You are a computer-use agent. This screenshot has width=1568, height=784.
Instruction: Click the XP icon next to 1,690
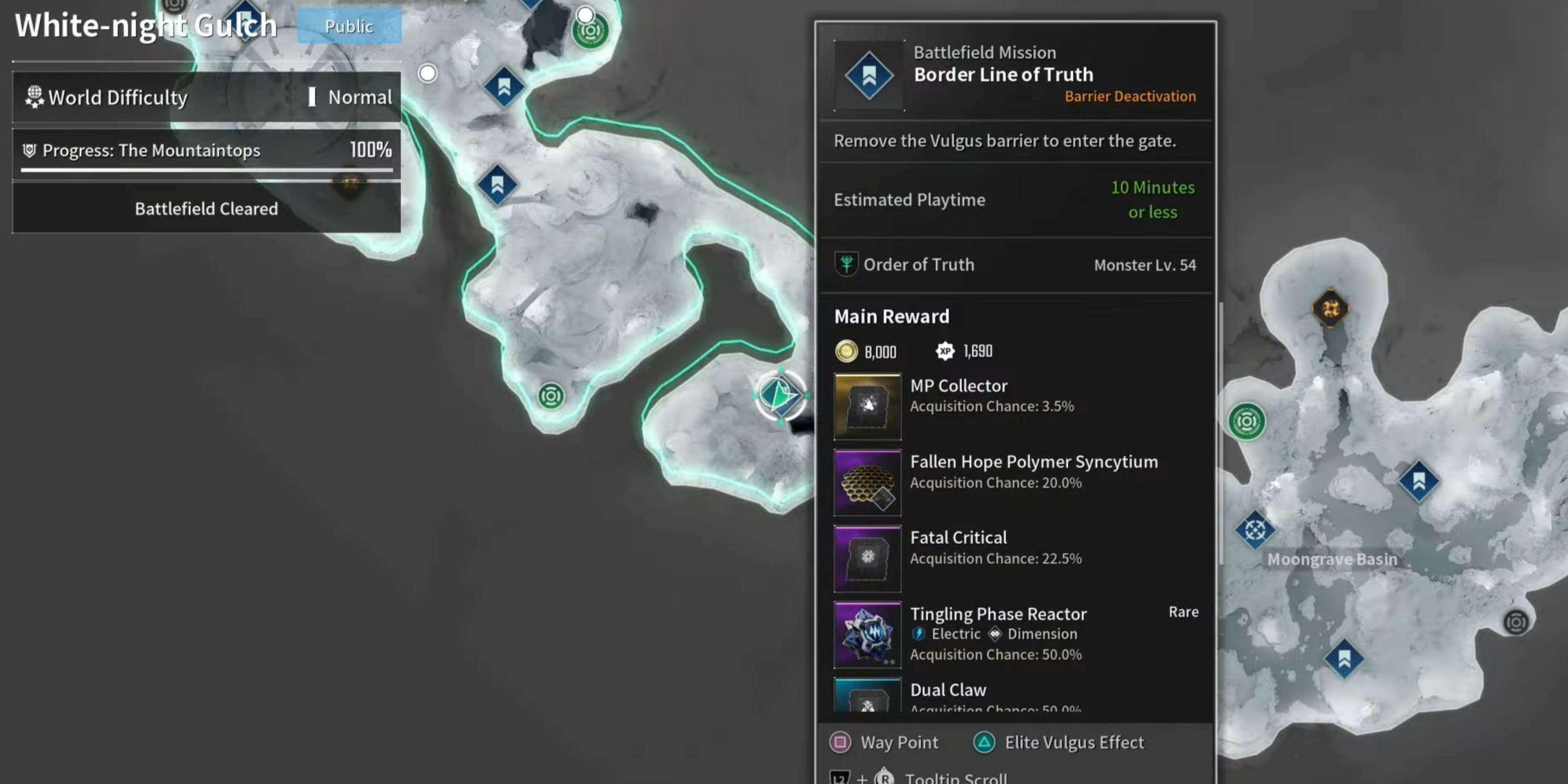945,351
